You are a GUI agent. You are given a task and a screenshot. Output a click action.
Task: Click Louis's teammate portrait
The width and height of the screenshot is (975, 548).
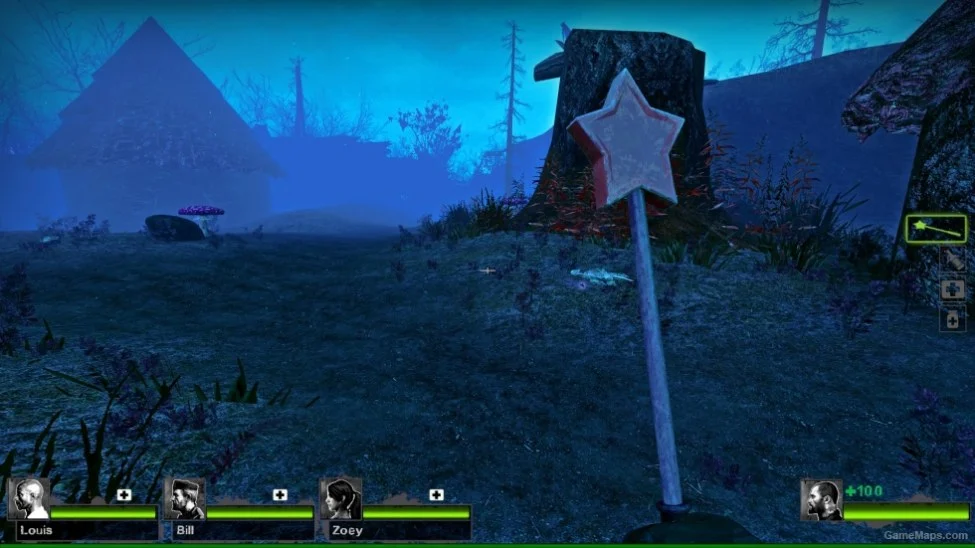coord(29,499)
